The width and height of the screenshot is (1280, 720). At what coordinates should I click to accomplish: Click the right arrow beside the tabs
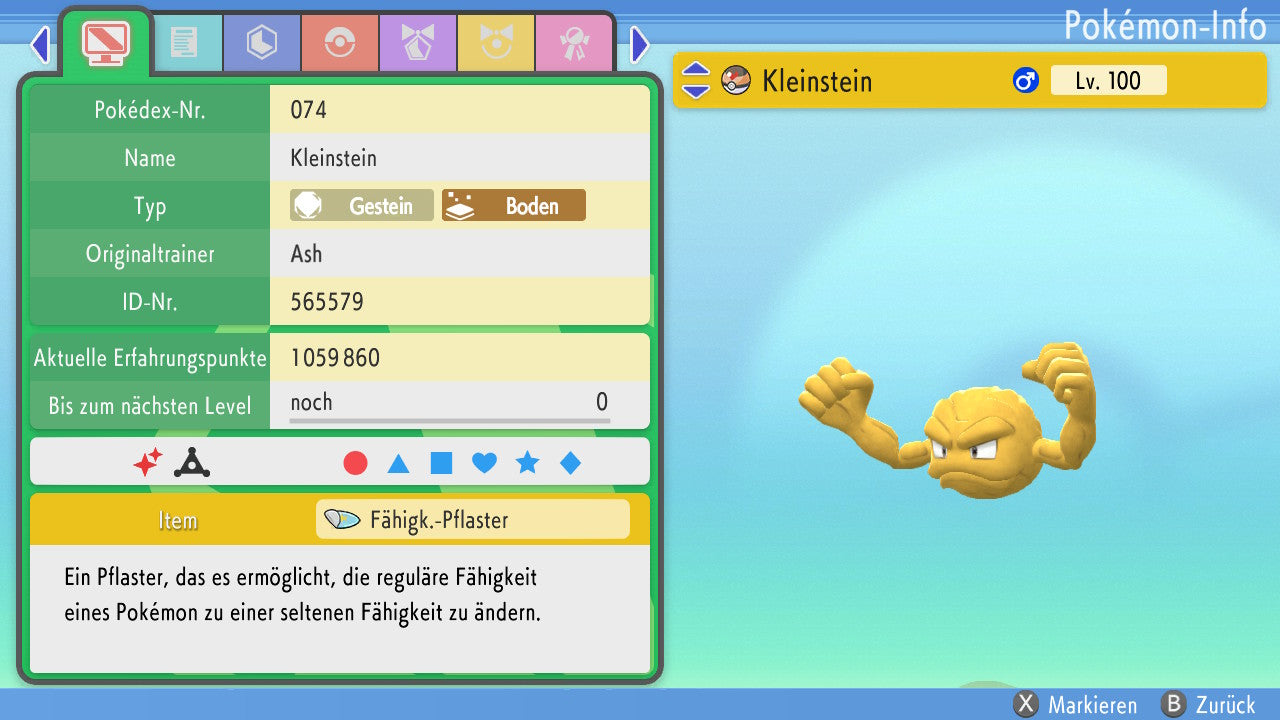tap(640, 44)
